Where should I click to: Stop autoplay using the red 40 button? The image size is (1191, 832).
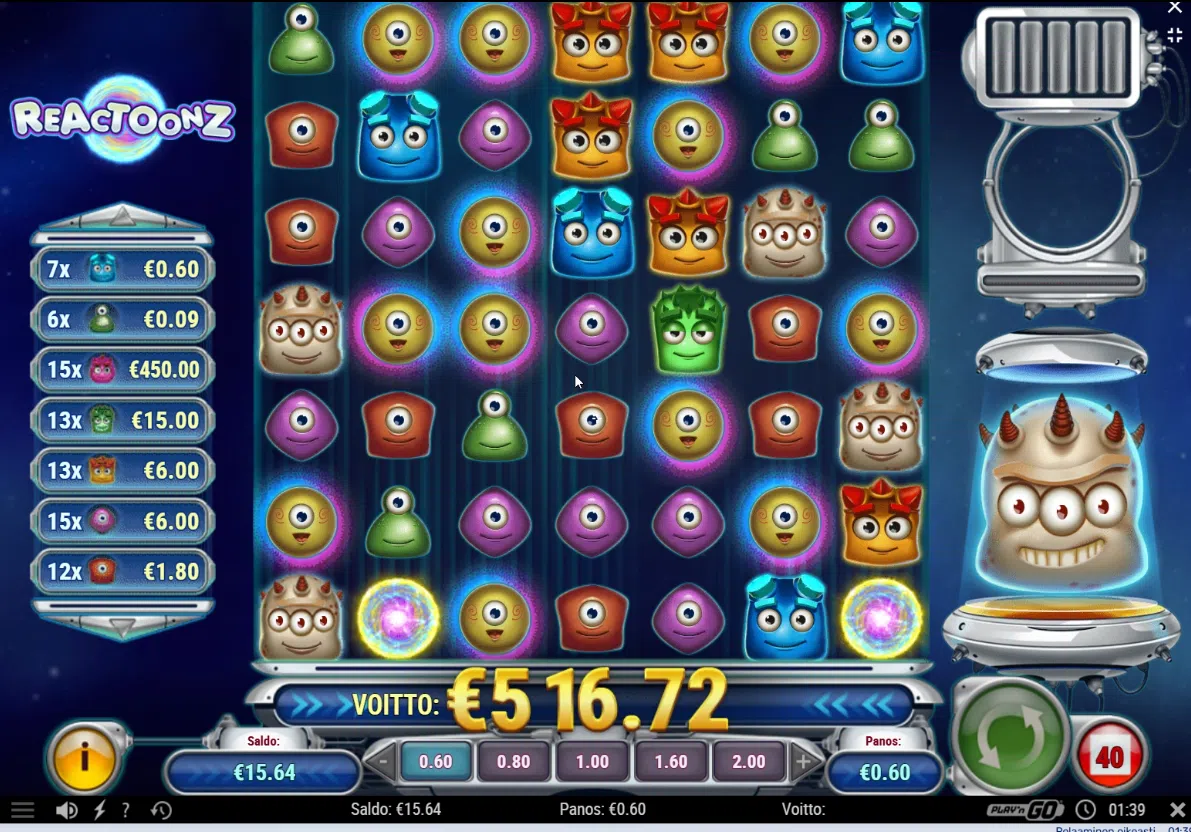pos(1110,757)
